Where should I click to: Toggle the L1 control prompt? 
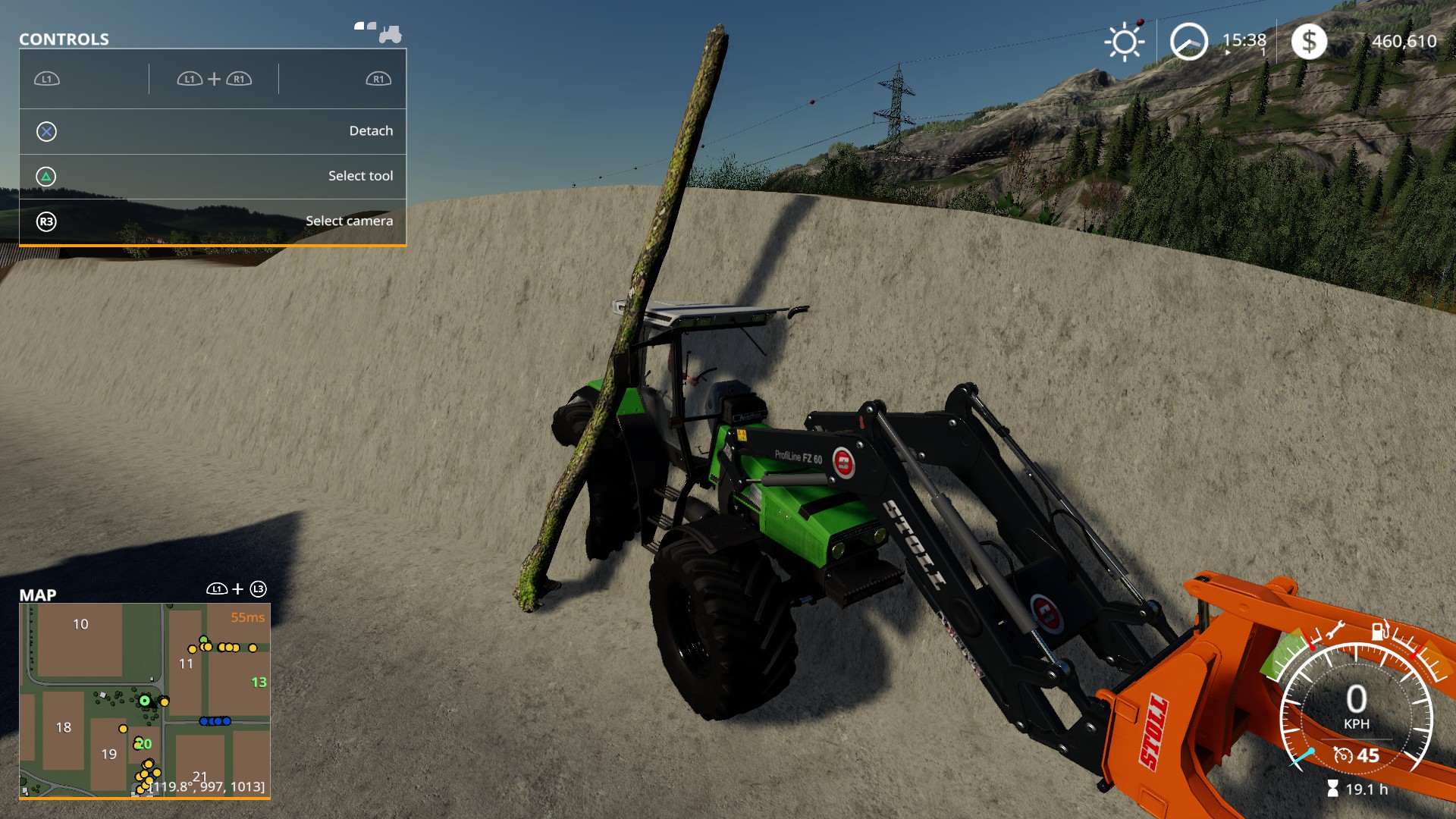tap(47, 78)
